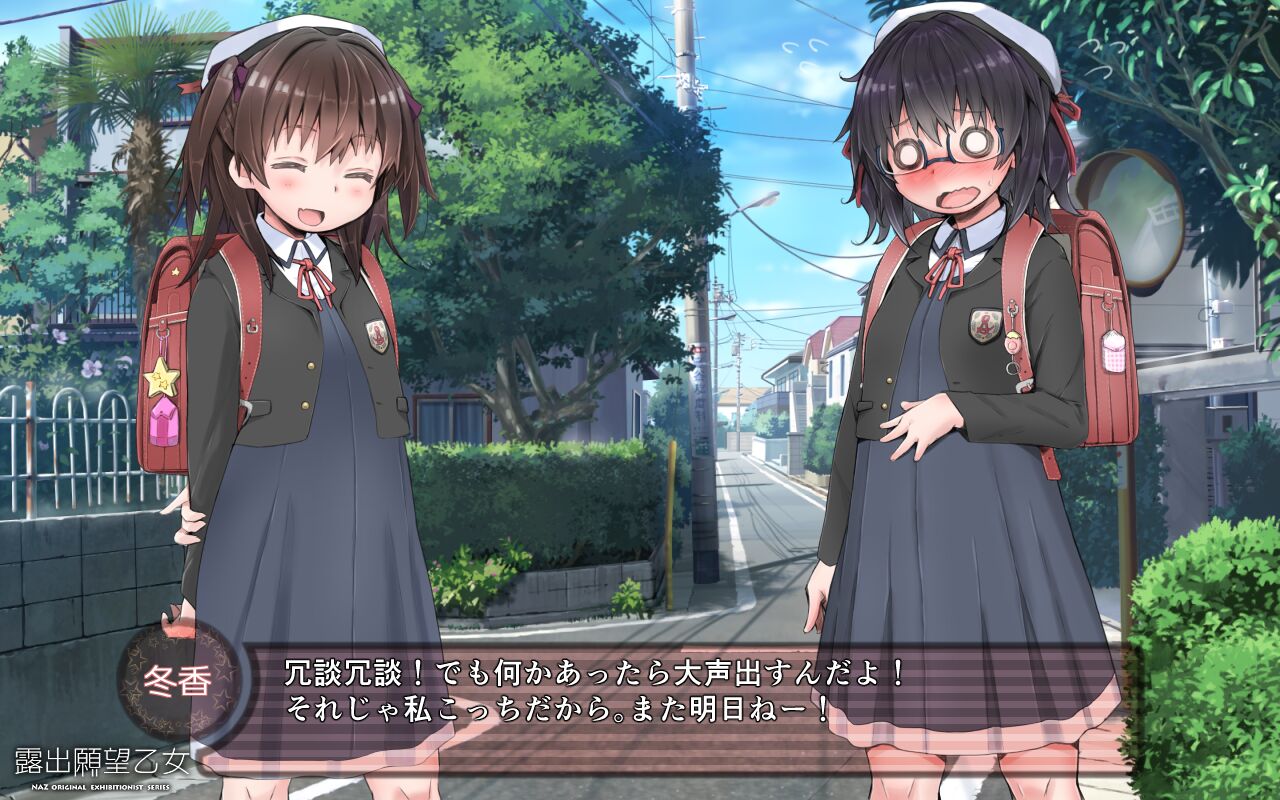1280x800 pixels.
Task: Click the NAZ ORIGINAL EXHIBITIONIST SERIES subtitle
Action: 100,788
